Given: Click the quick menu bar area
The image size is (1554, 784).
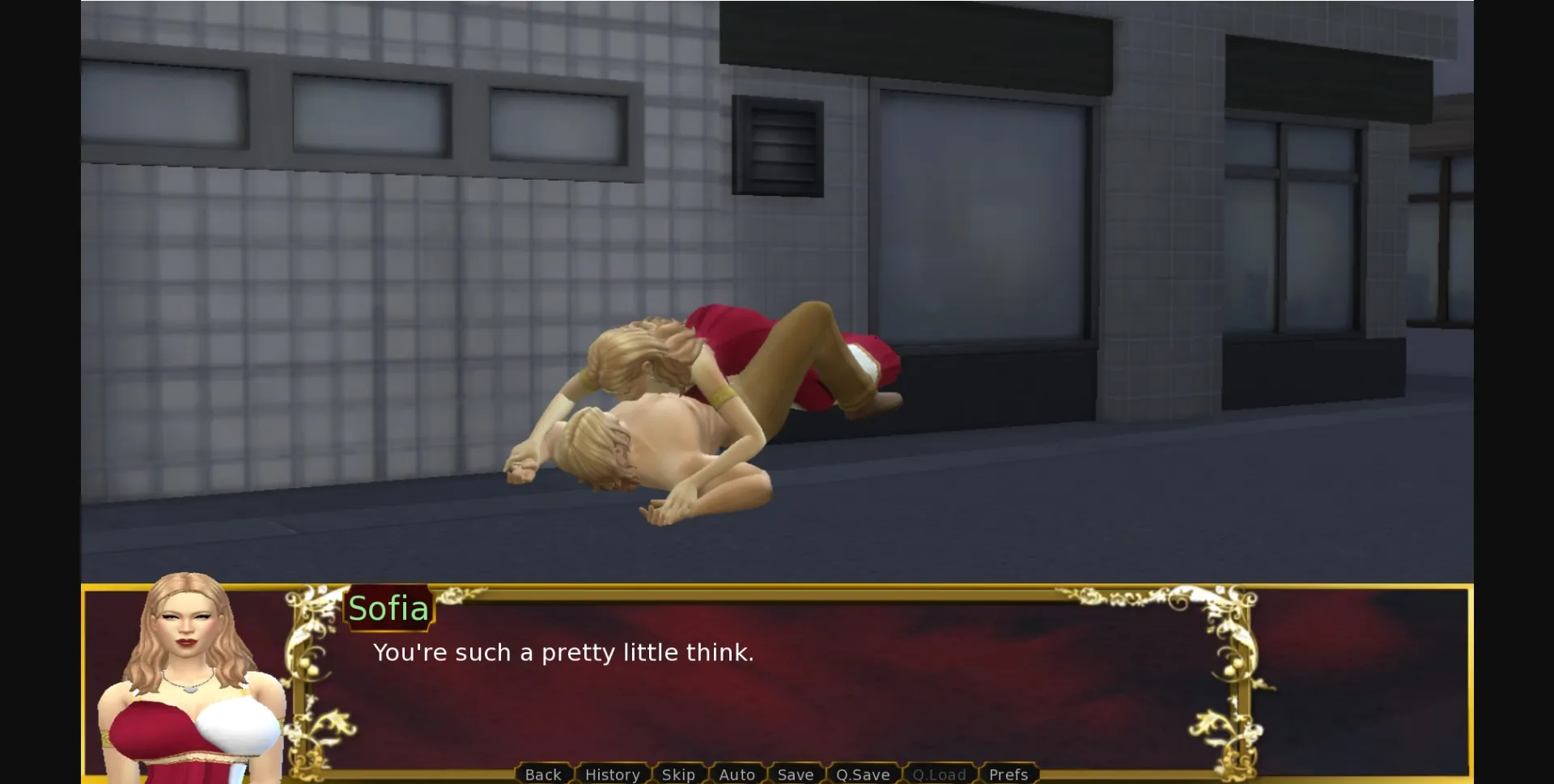Looking at the screenshot, I should [775, 774].
